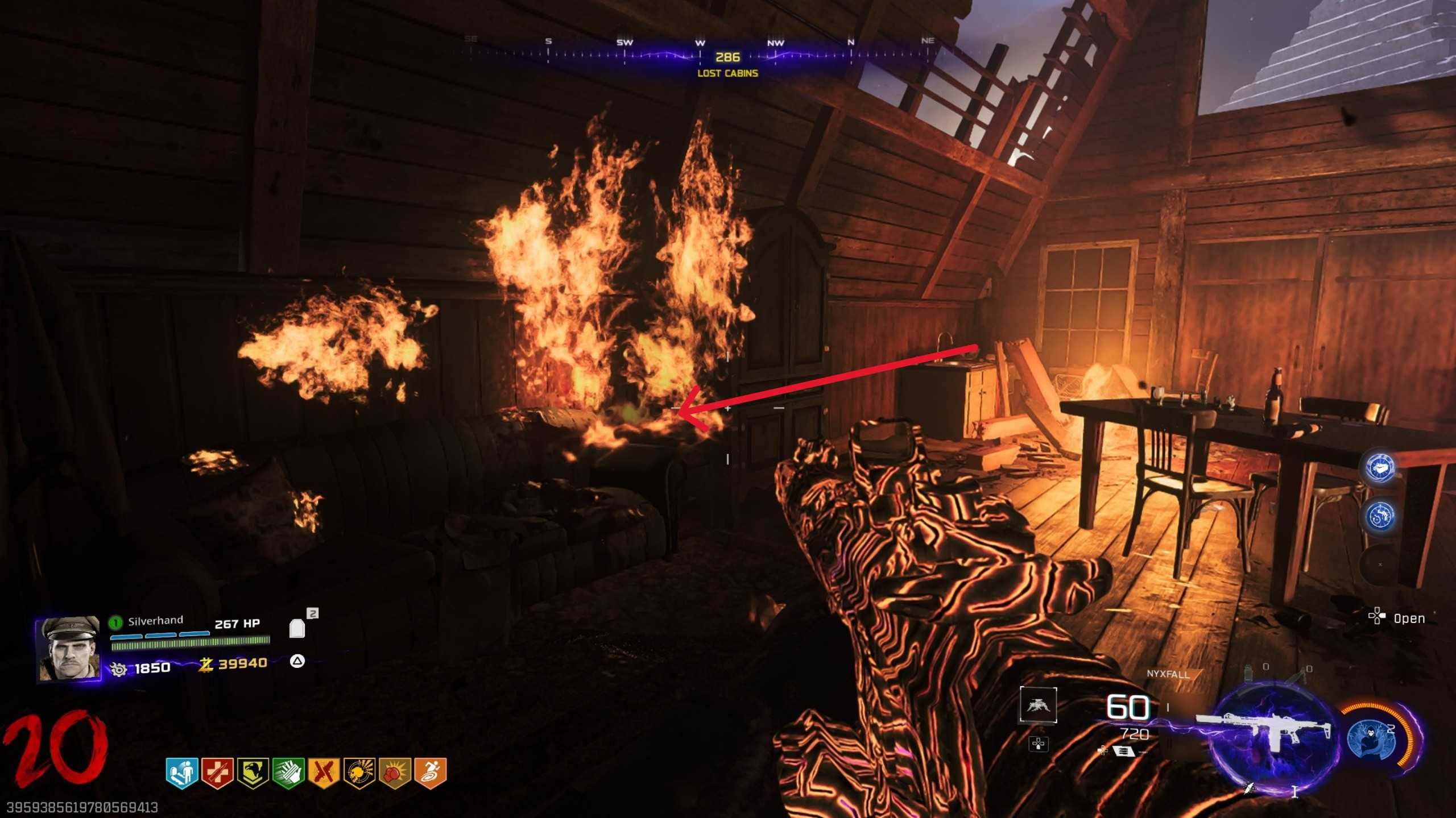Activate the scorestreak slot icon

click(x=1038, y=705)
